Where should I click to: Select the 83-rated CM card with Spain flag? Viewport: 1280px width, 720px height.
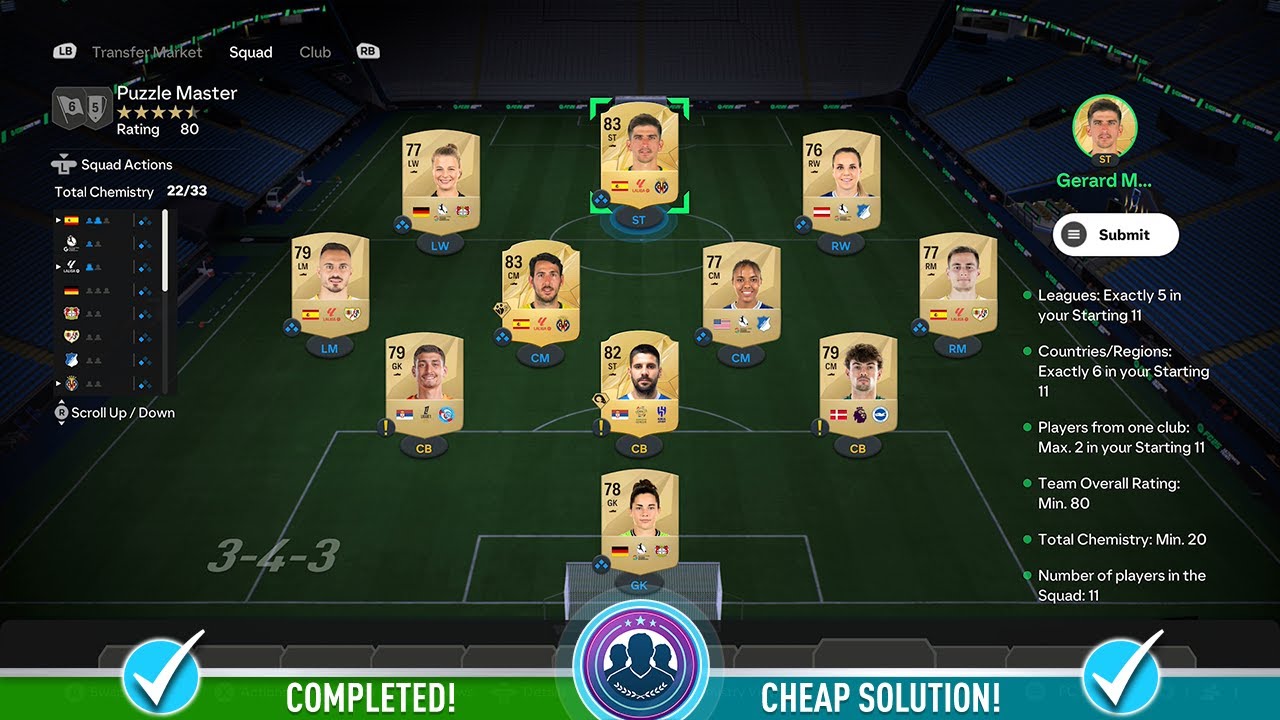click(540, 290)
